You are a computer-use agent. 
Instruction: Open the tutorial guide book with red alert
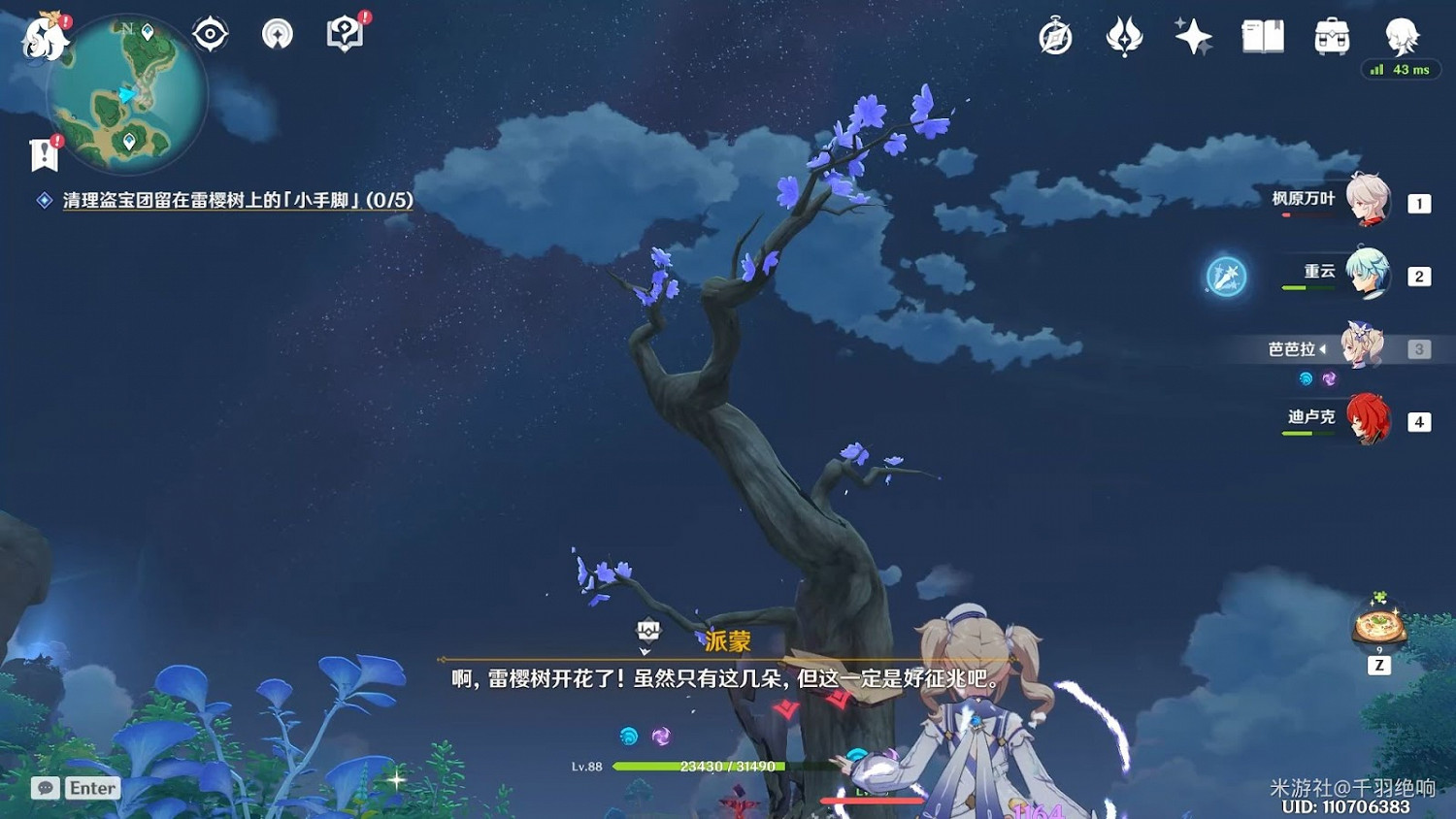click(346, 32)
